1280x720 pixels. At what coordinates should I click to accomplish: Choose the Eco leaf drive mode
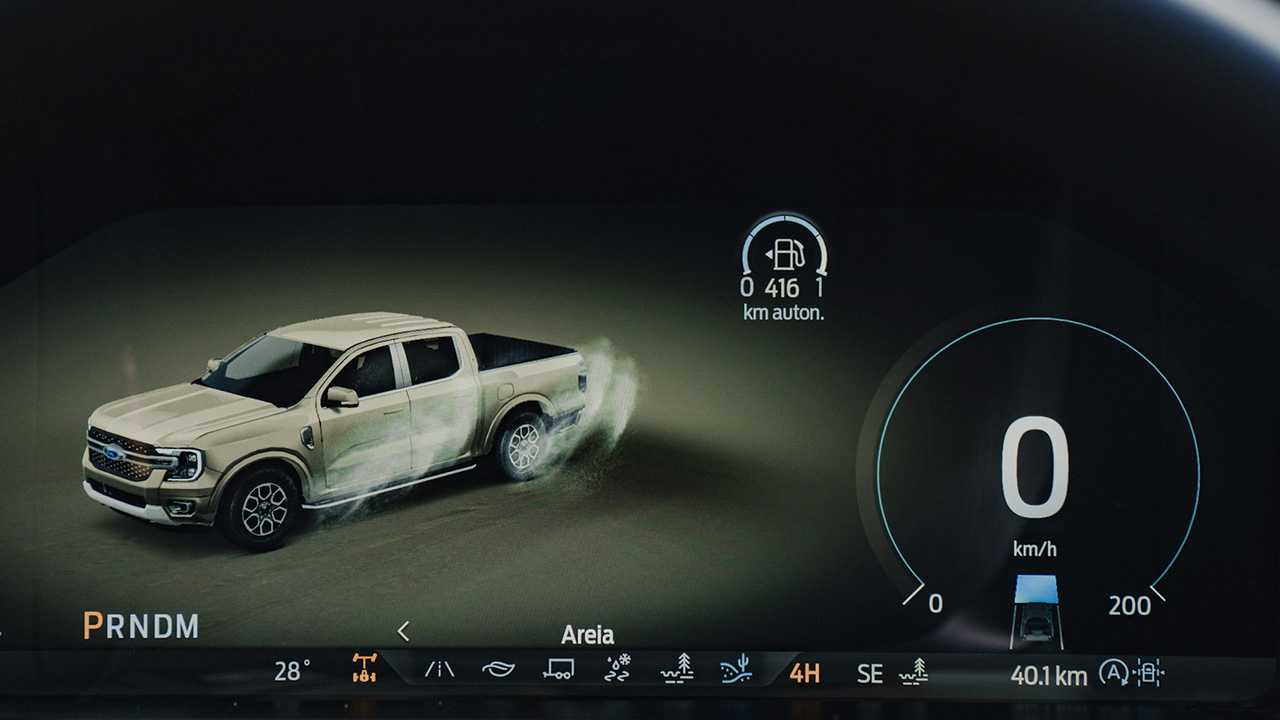(497, 670)
